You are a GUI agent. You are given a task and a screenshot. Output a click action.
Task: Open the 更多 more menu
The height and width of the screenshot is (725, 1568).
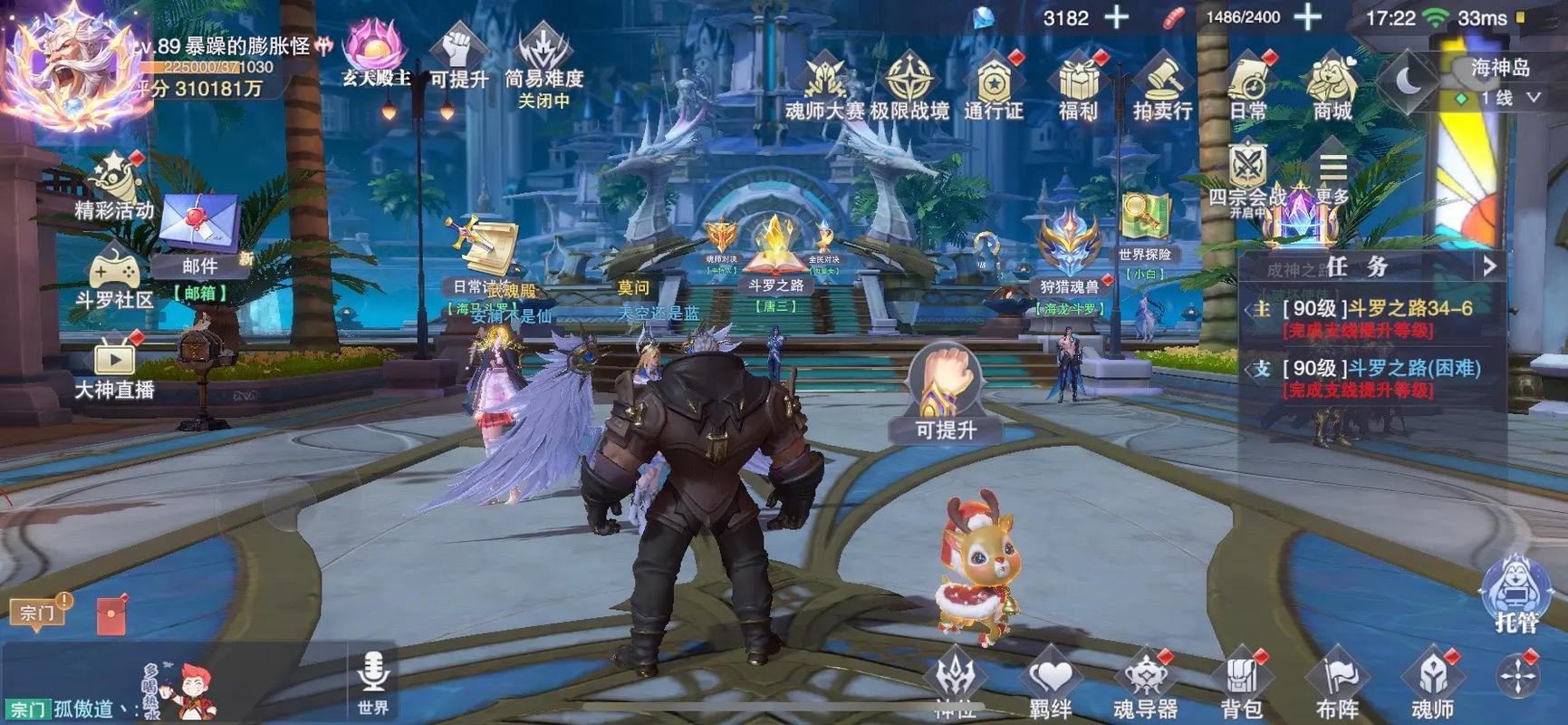[x=1332, y=177]
